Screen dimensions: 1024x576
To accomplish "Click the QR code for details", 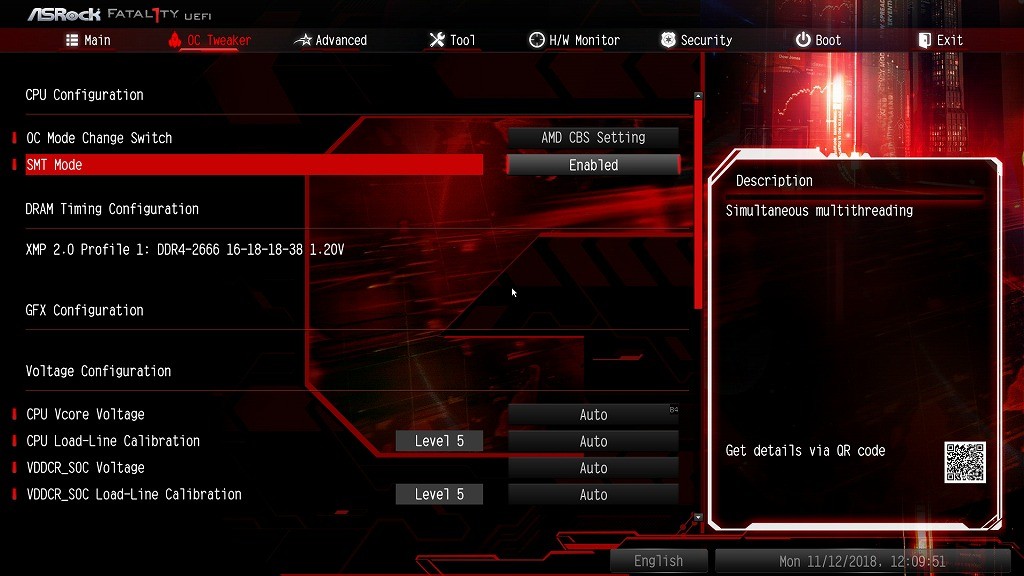I will click(964, 462).
